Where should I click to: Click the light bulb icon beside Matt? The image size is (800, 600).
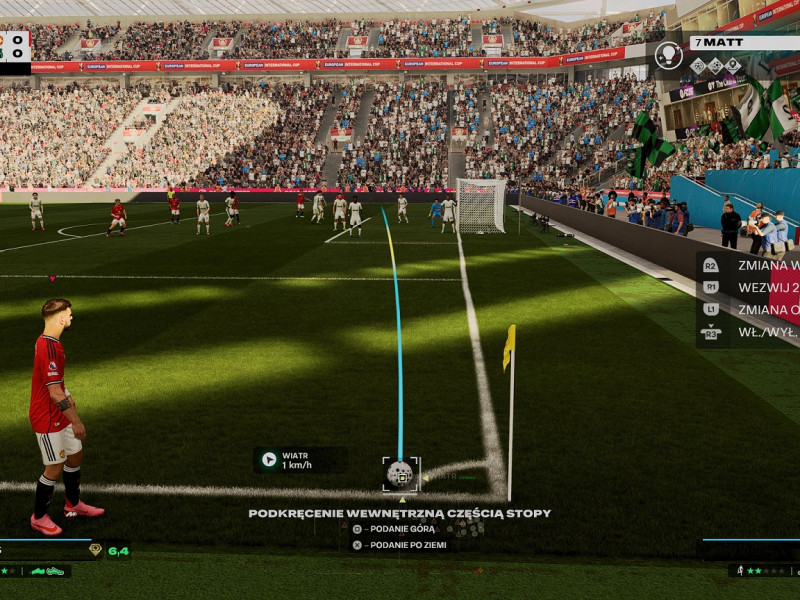[x=668, y=55]
